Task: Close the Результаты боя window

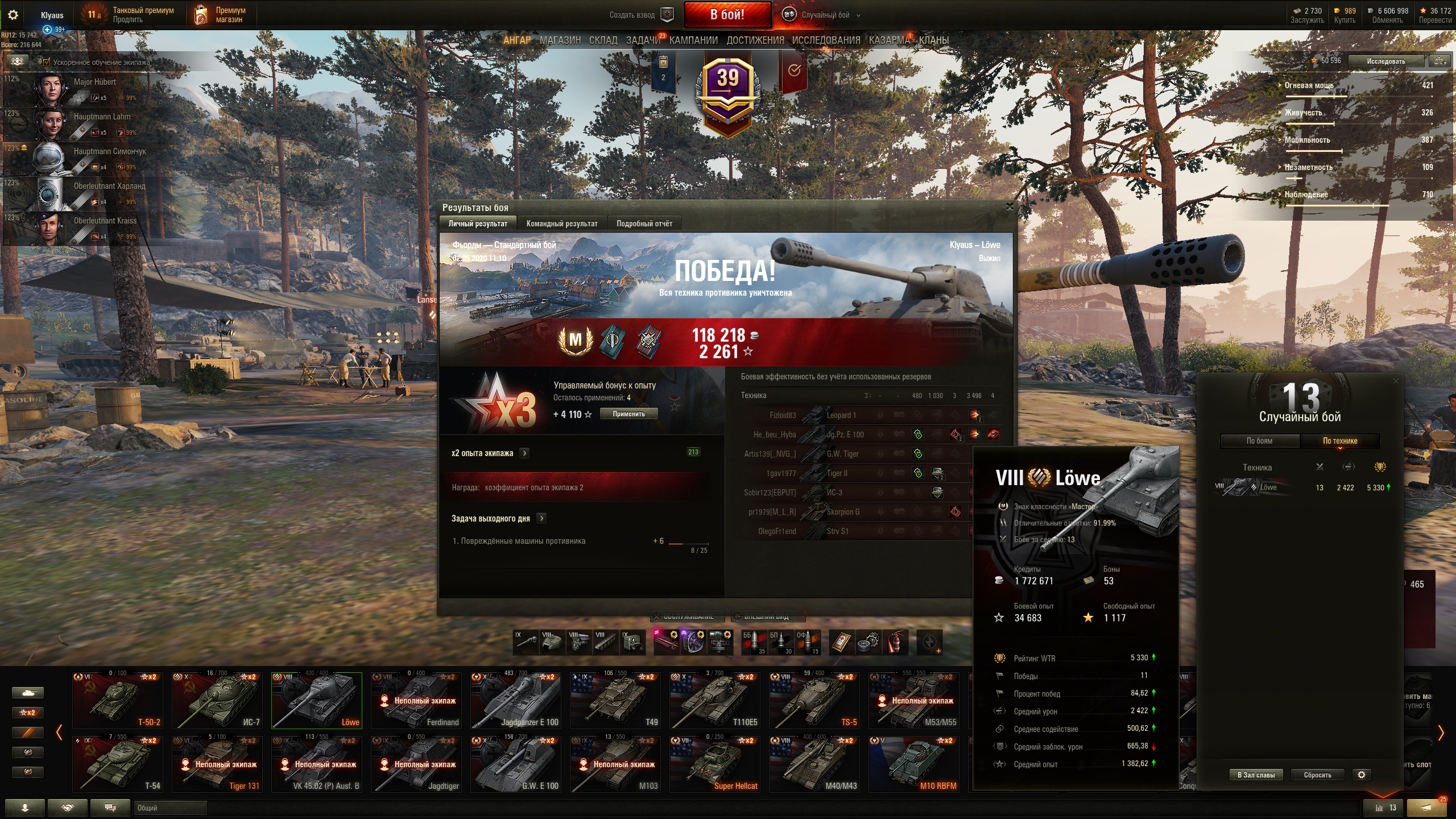Action: pos(1009,207)
